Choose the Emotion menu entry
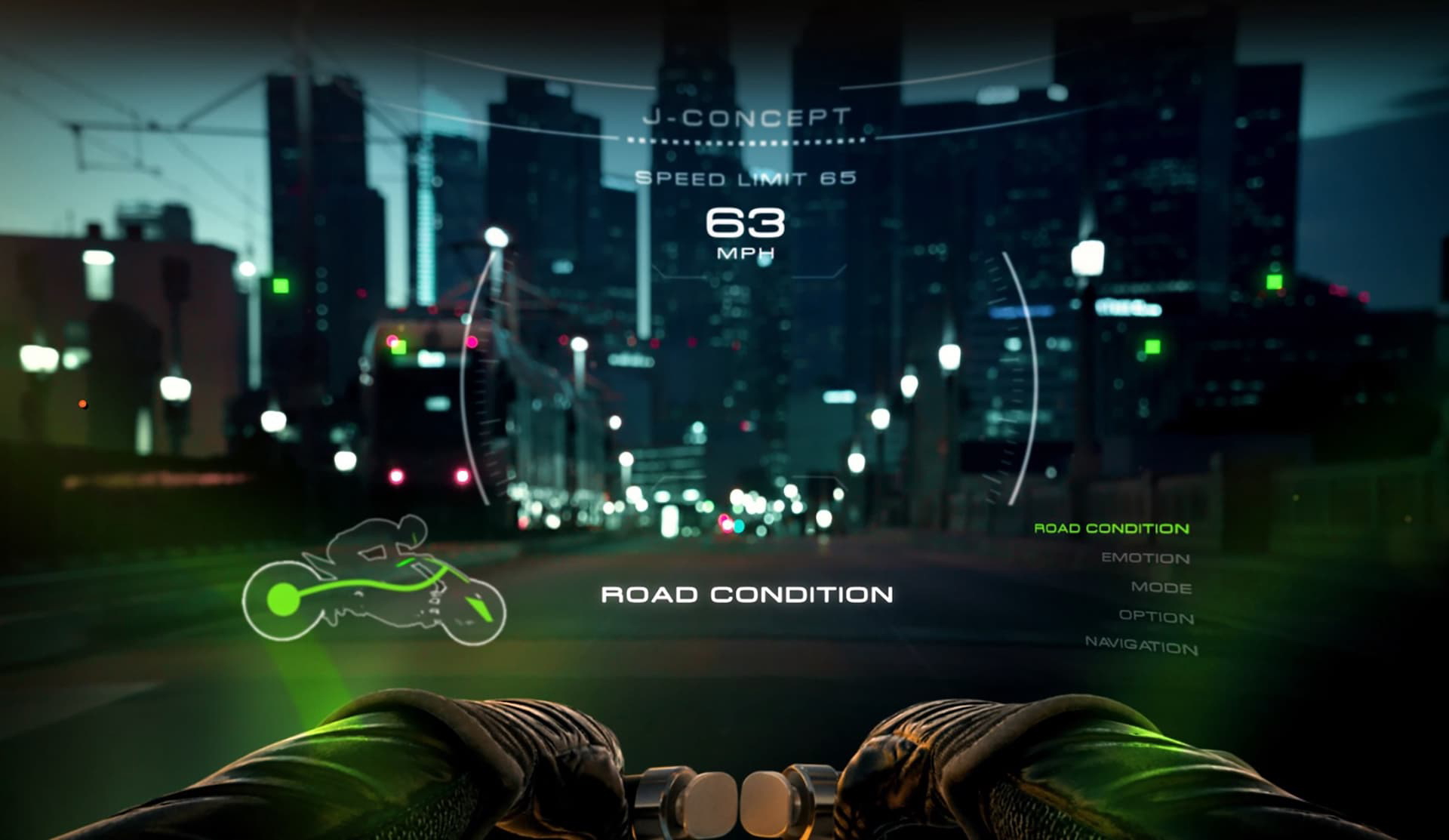 [1145, 558]
